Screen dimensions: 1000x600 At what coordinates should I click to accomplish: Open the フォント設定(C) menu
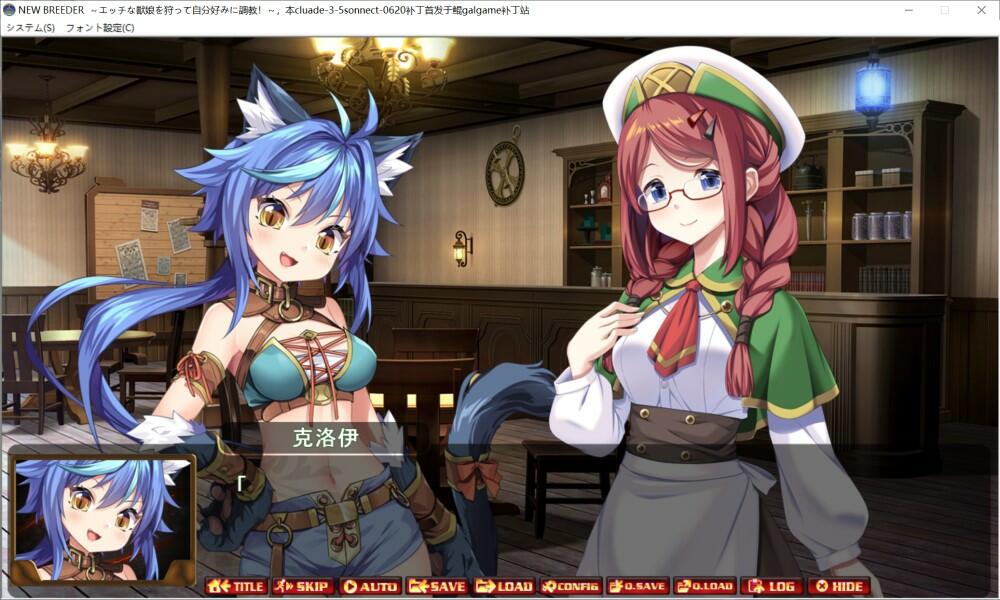[100, 28]
